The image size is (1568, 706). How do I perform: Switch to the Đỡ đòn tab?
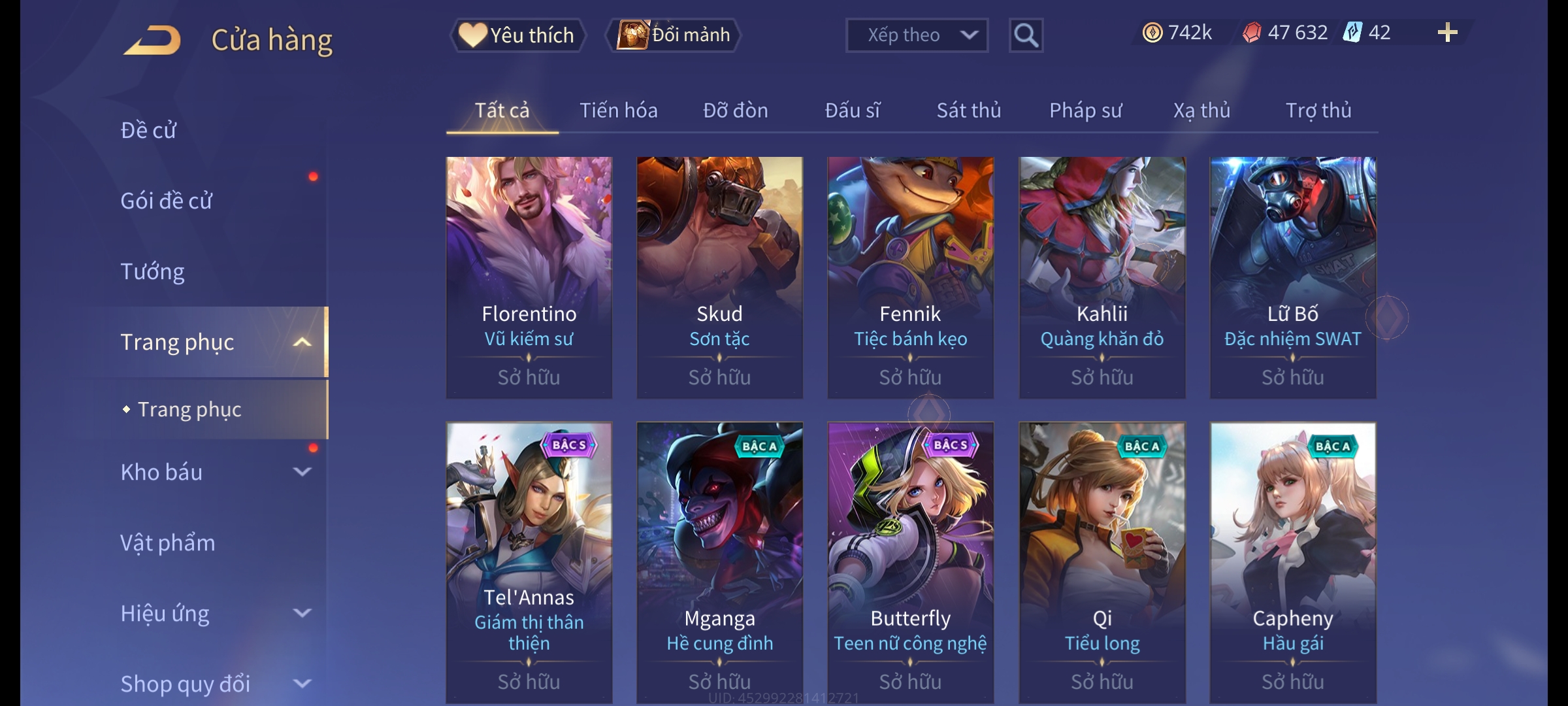pyautogui.click(x=735, y=110)
